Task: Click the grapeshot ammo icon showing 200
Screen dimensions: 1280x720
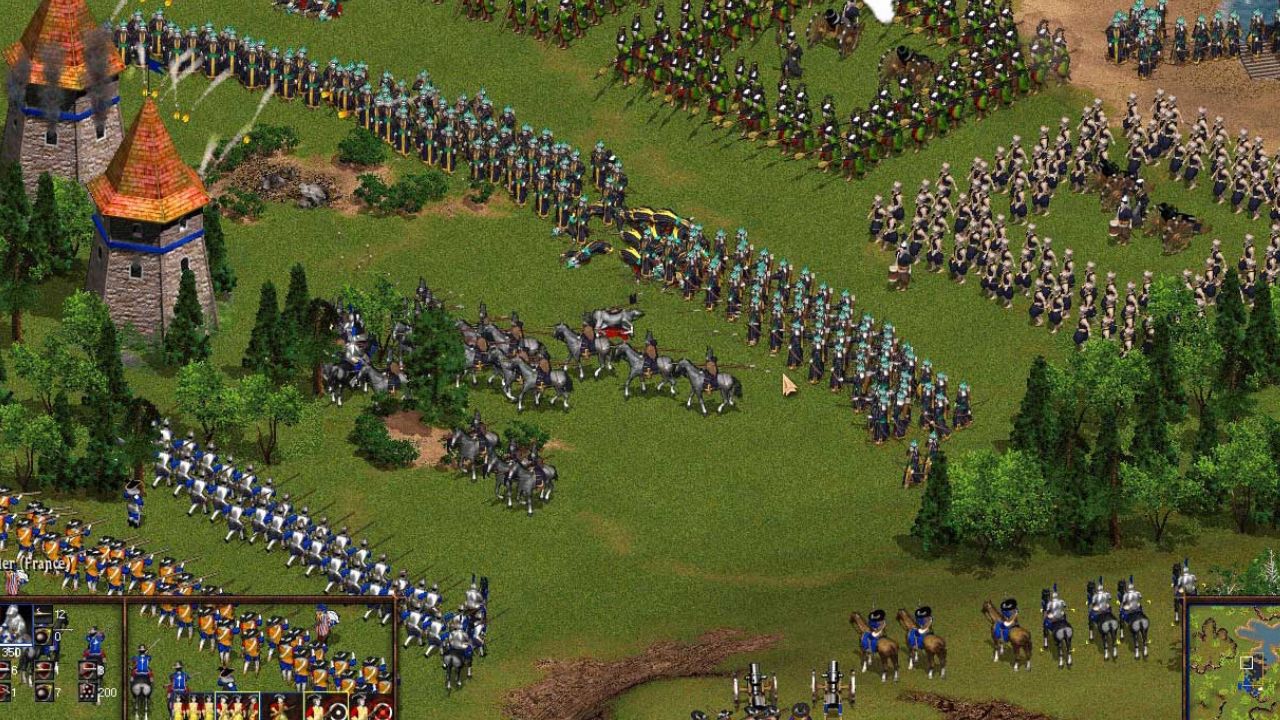Action: click(x=88, y=690)
